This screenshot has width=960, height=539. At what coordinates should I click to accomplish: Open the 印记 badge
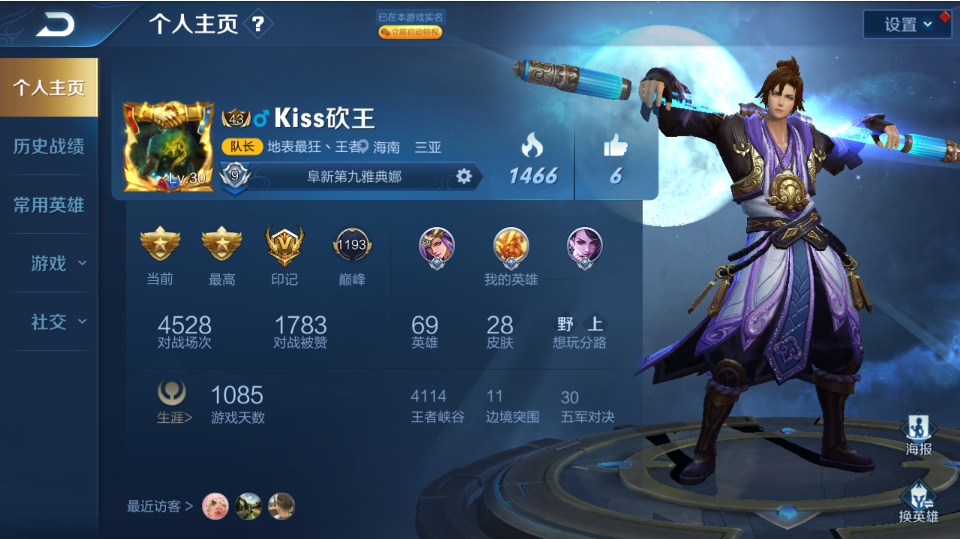pyautogui.click(x=284, y=245)
